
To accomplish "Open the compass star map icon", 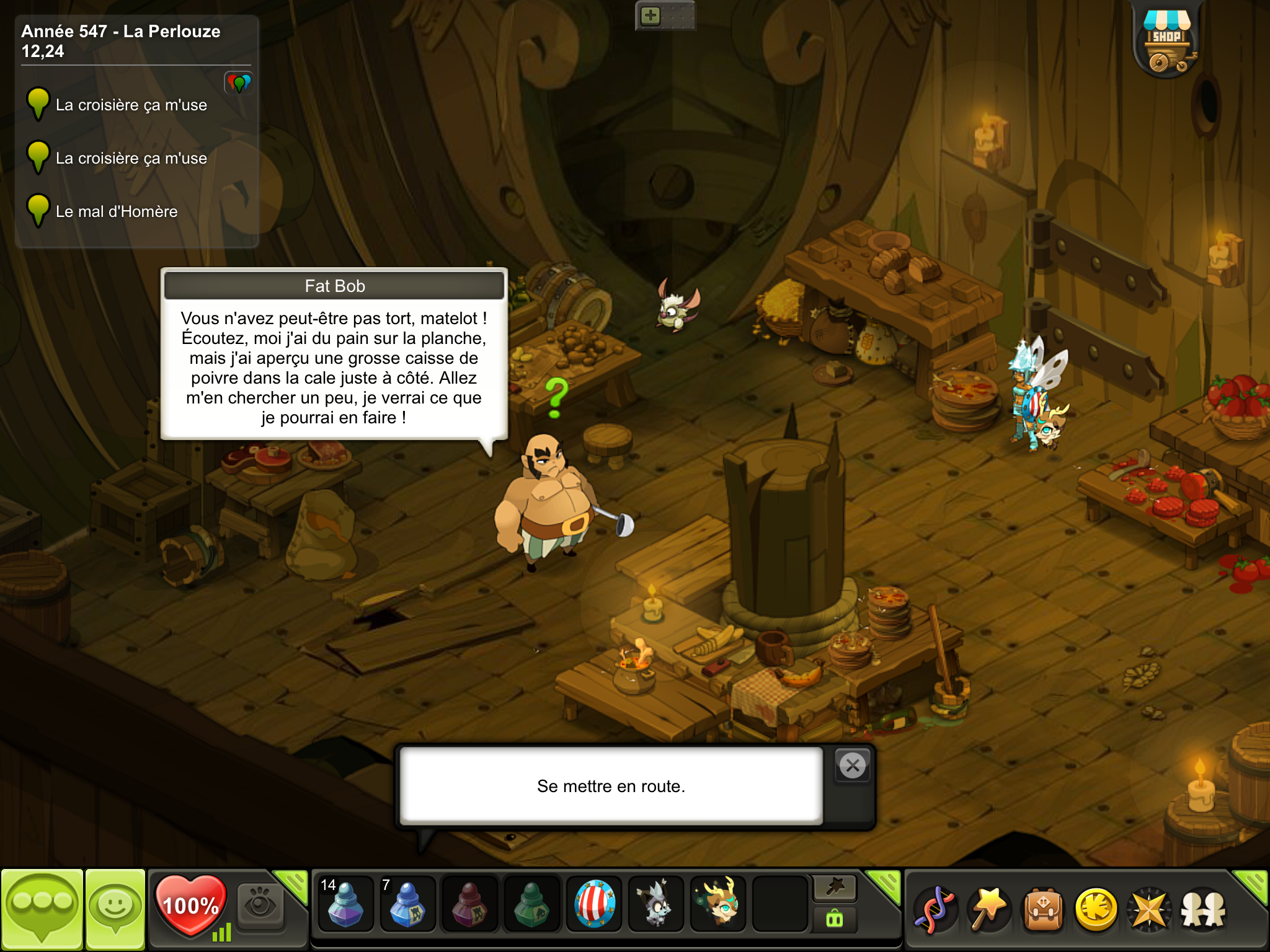I will [1150, 910].
